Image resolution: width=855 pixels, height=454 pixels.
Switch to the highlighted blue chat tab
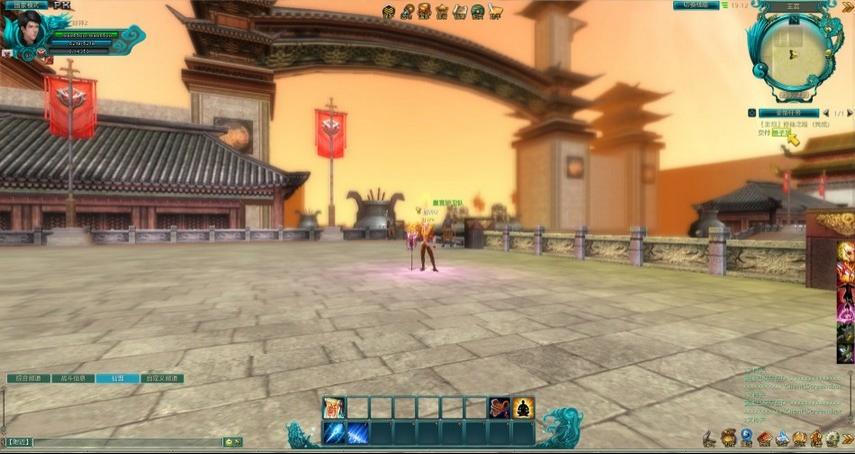click(x=117, y=379)
